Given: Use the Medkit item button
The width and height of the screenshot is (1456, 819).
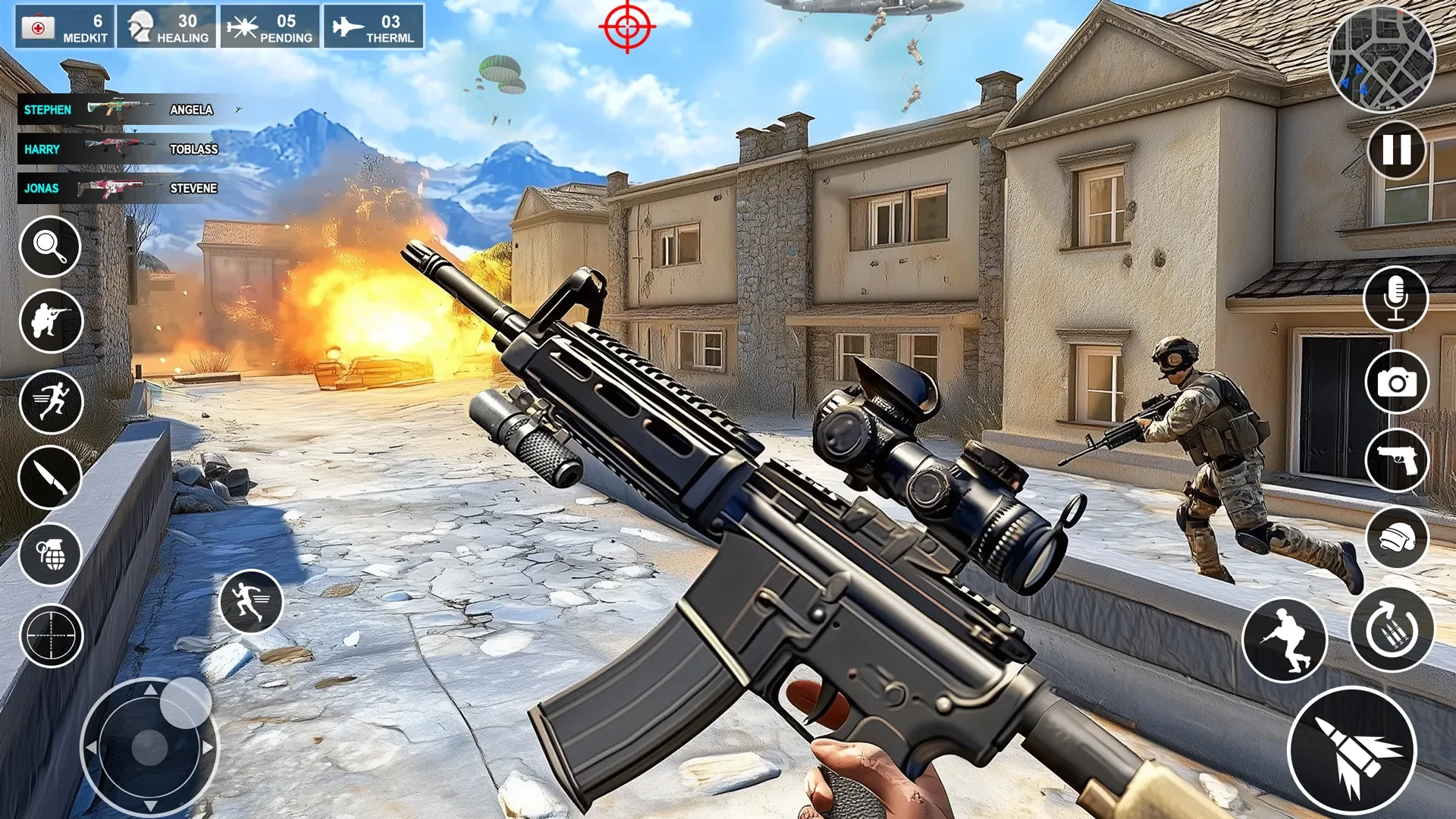Looking at the screenshot, I should tap(65, 27).
